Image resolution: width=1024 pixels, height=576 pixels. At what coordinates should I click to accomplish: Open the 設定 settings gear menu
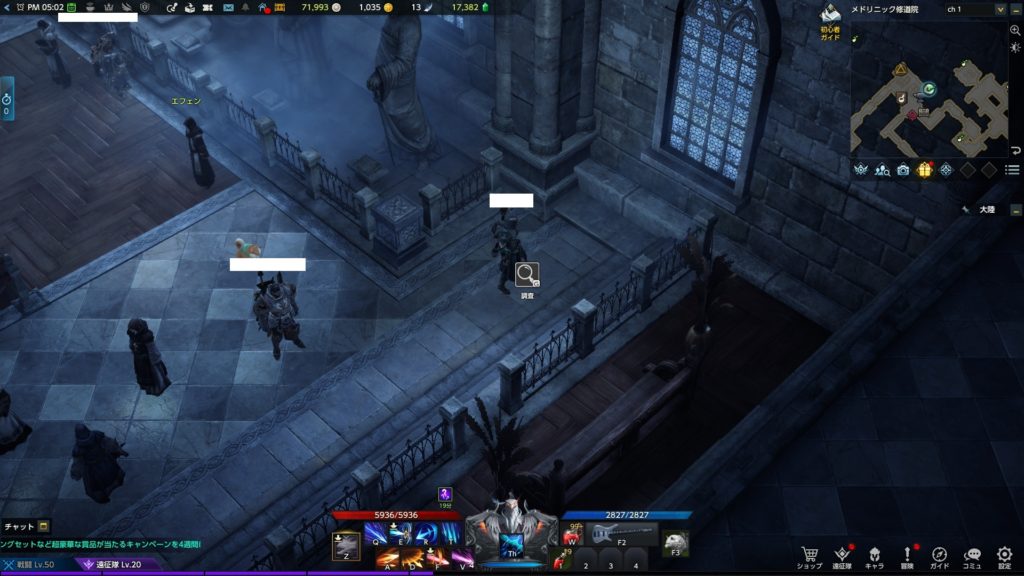(x=1005, y=555)
